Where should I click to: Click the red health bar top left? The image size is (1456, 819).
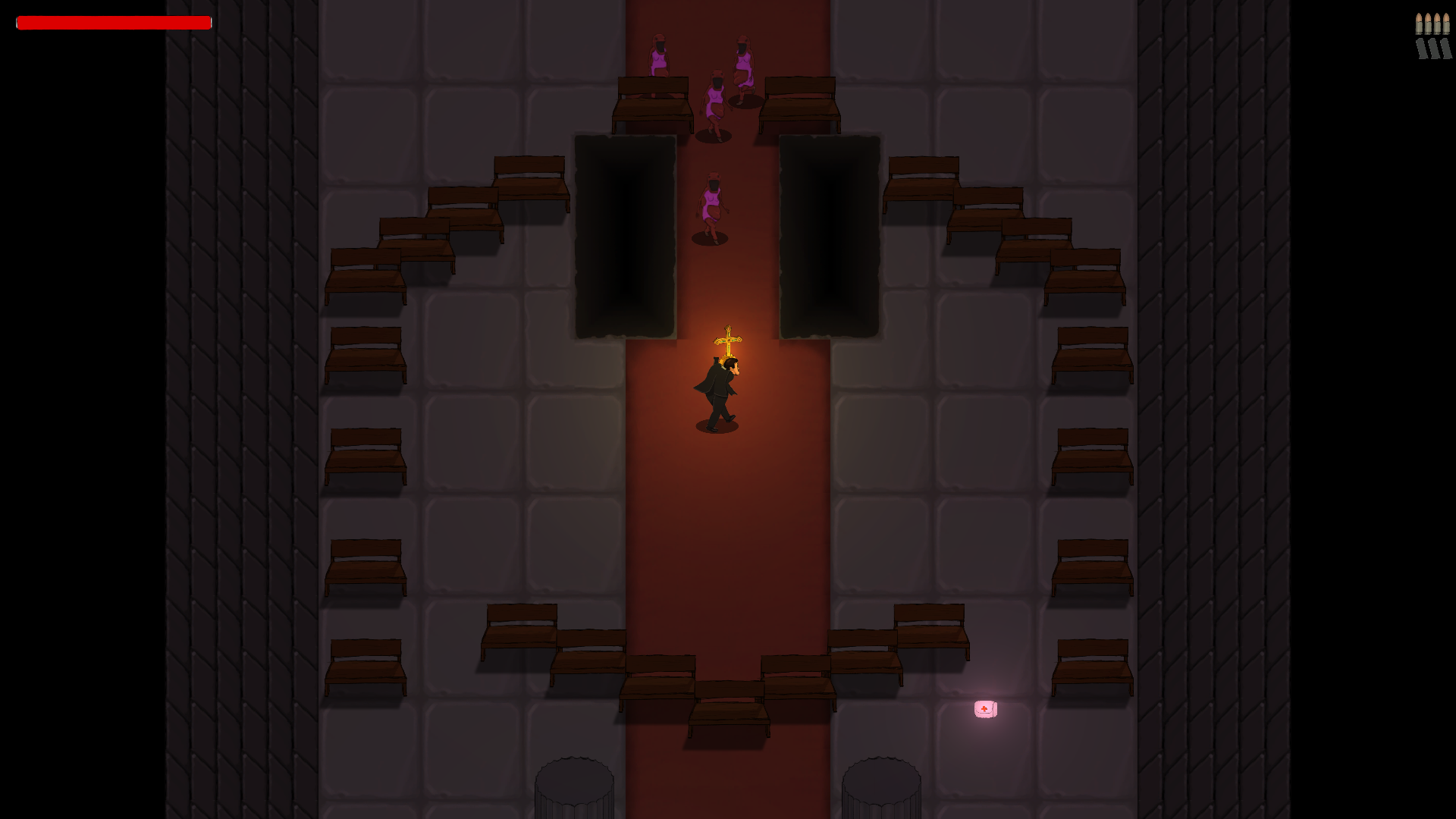[x=114, y=23]
